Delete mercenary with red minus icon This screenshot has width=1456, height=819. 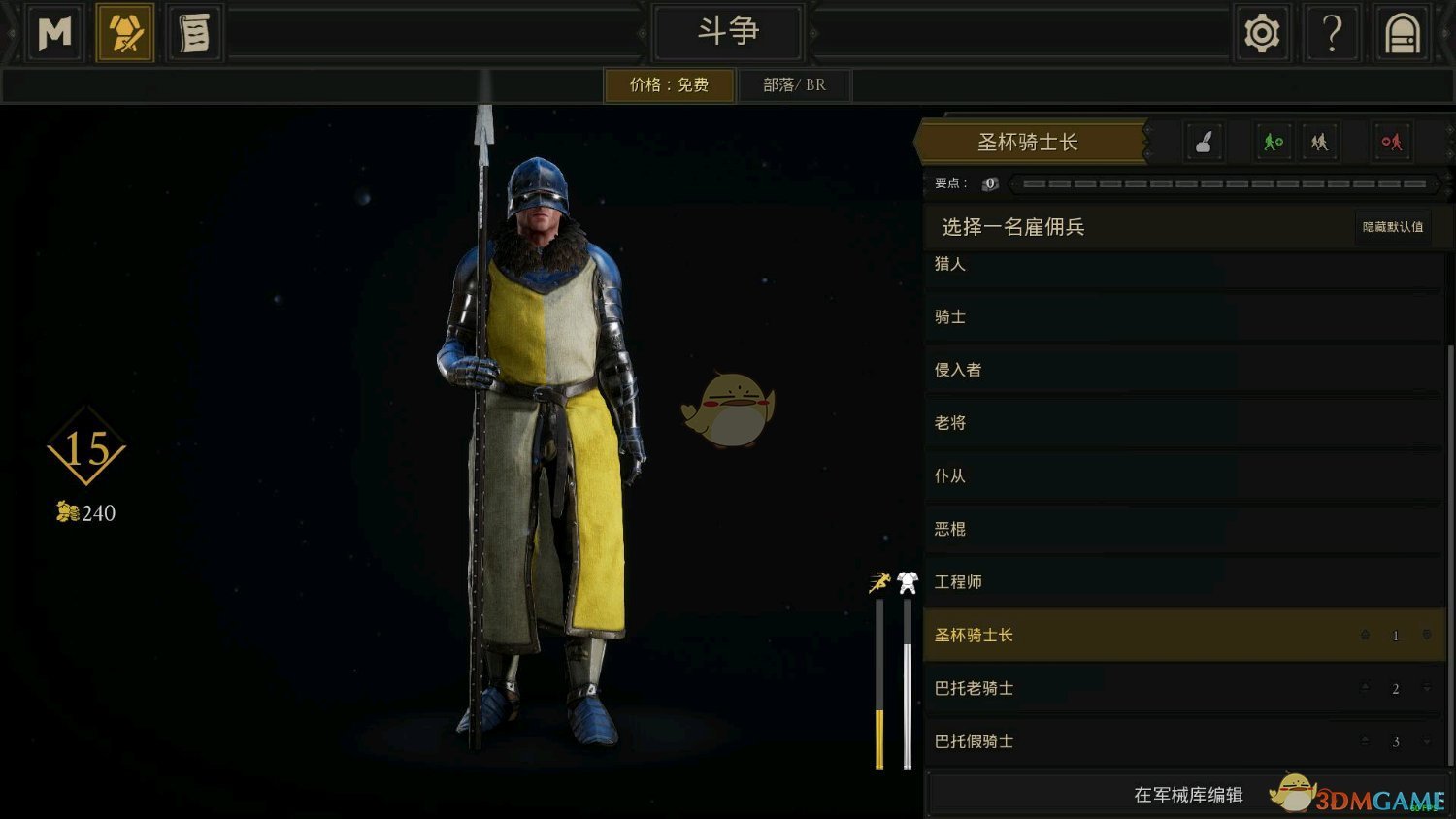[1392, 142]
